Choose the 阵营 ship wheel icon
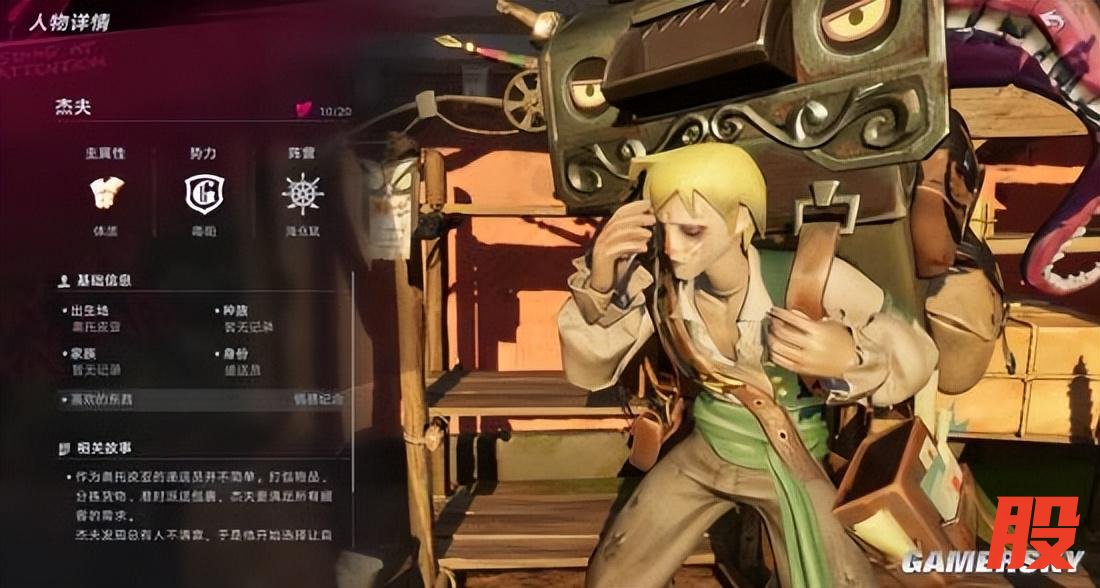The width and height of the screenshot is (1100, 588). click(x=302, y=193)
